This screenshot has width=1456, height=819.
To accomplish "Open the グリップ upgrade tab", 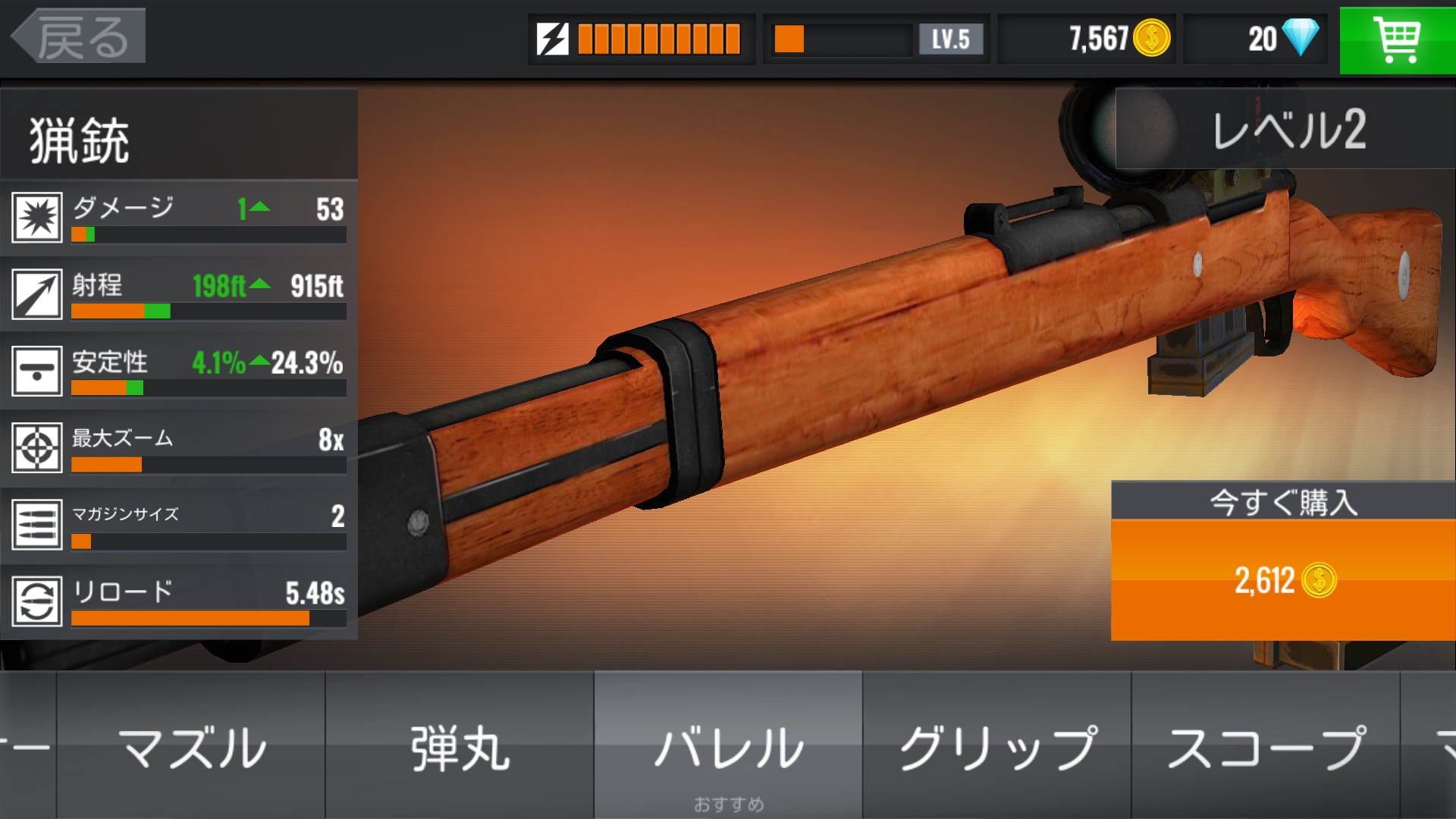I will click(996, 746).
